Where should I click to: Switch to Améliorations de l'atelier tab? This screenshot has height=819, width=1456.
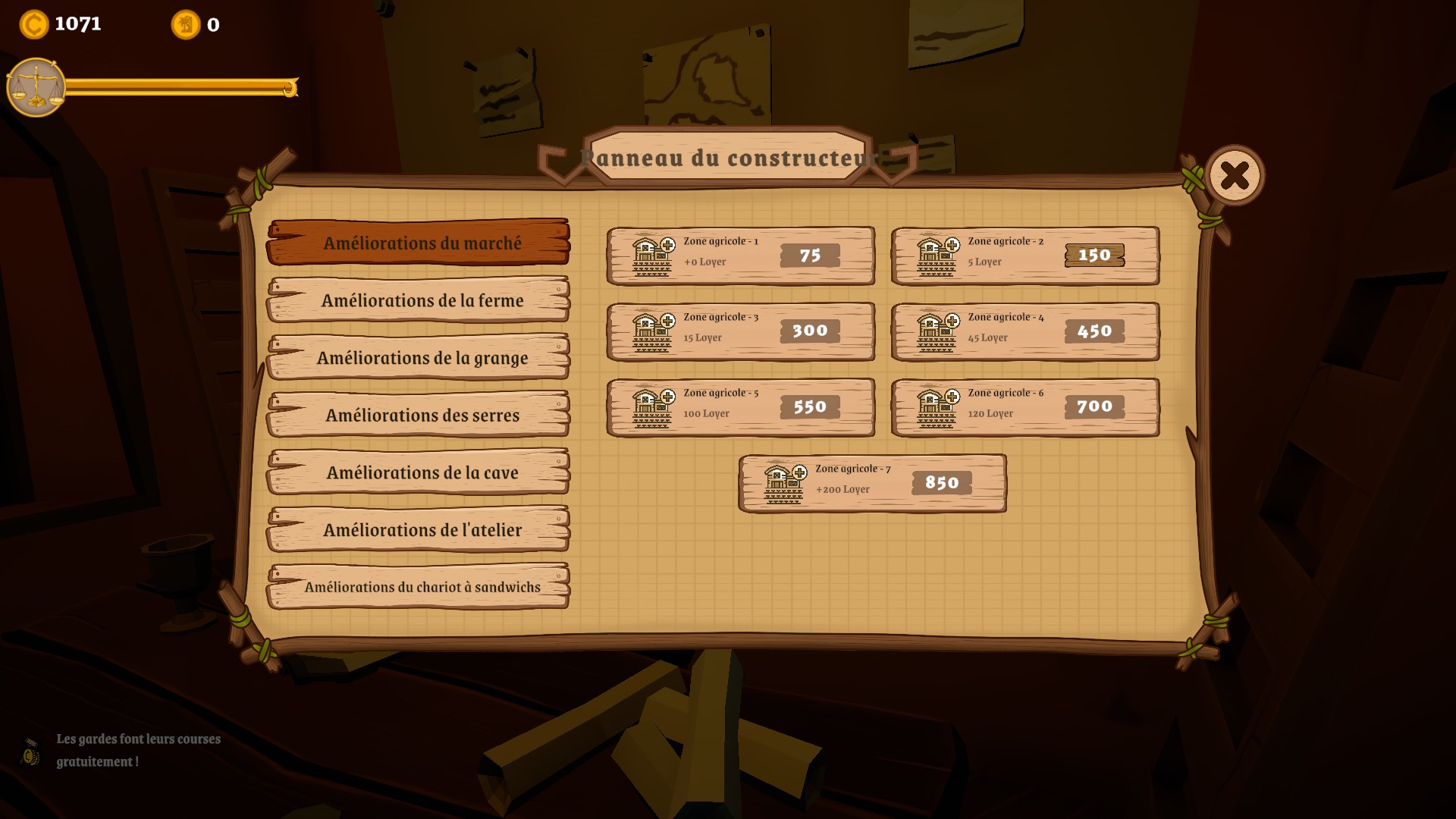point(417,529)
